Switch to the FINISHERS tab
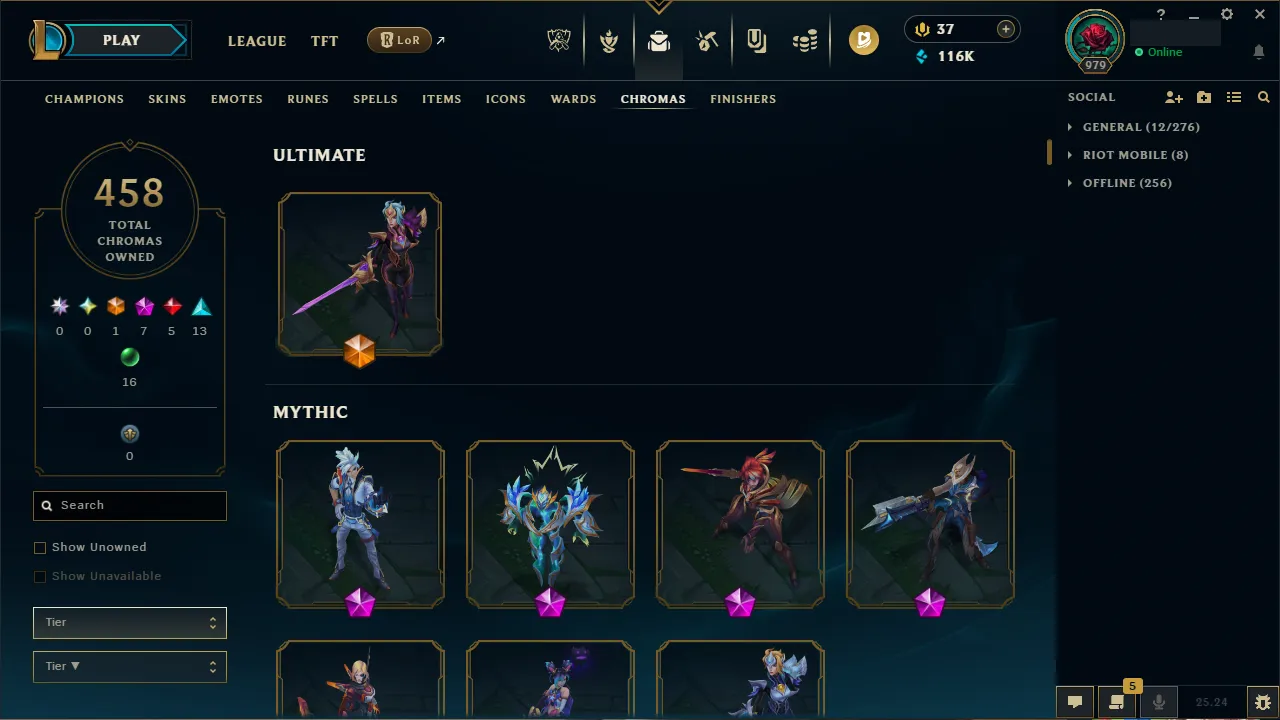Screen dimensions: 1280x720 pyautogui.click(x=743, y=99)
